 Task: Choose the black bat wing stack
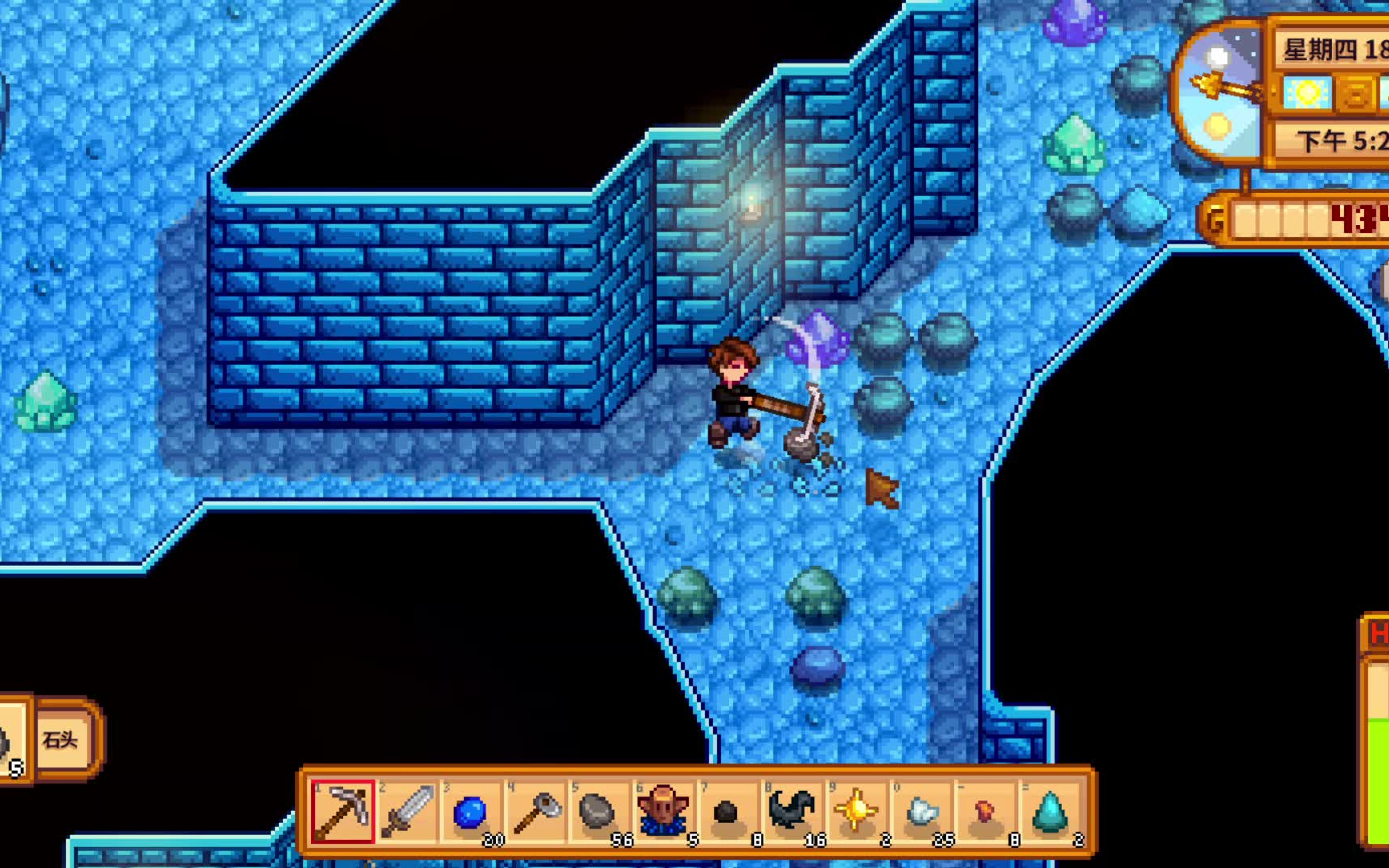click(792, 812)
